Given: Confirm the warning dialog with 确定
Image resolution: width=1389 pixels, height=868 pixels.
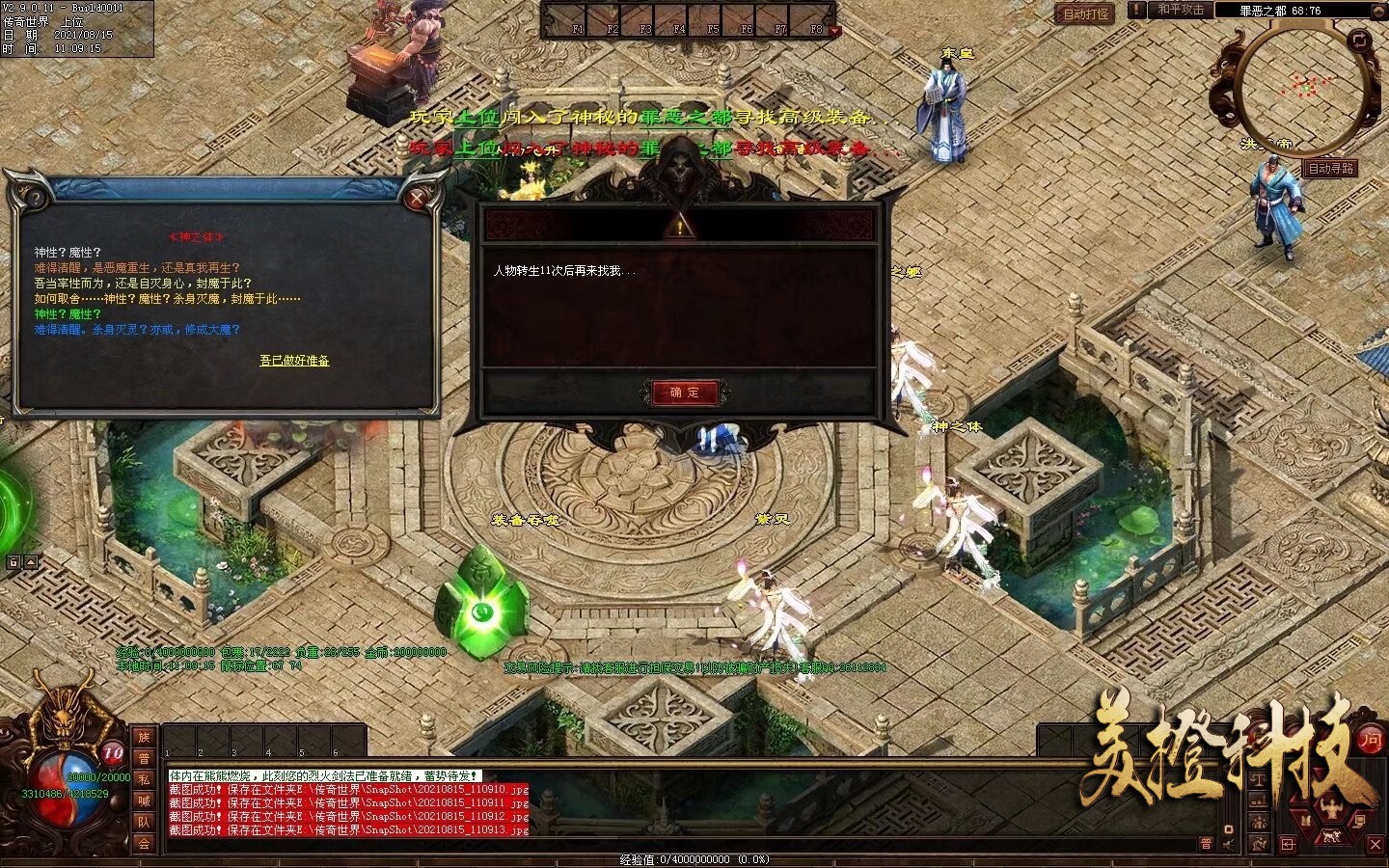Looking at the screenshot, I should [685, 393].
